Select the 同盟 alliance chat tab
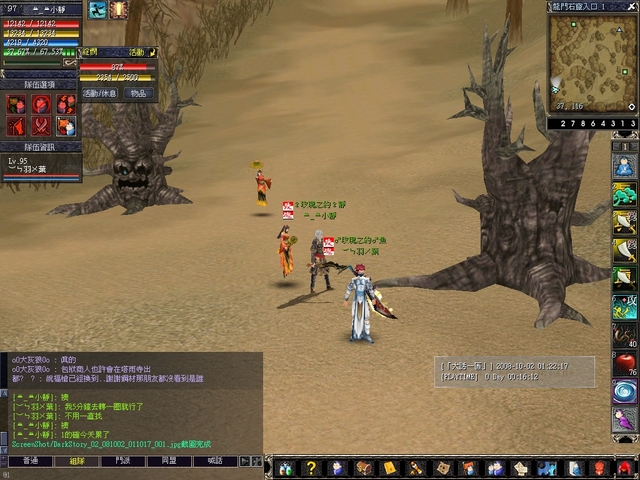640x480 pixels. [168, 461]
